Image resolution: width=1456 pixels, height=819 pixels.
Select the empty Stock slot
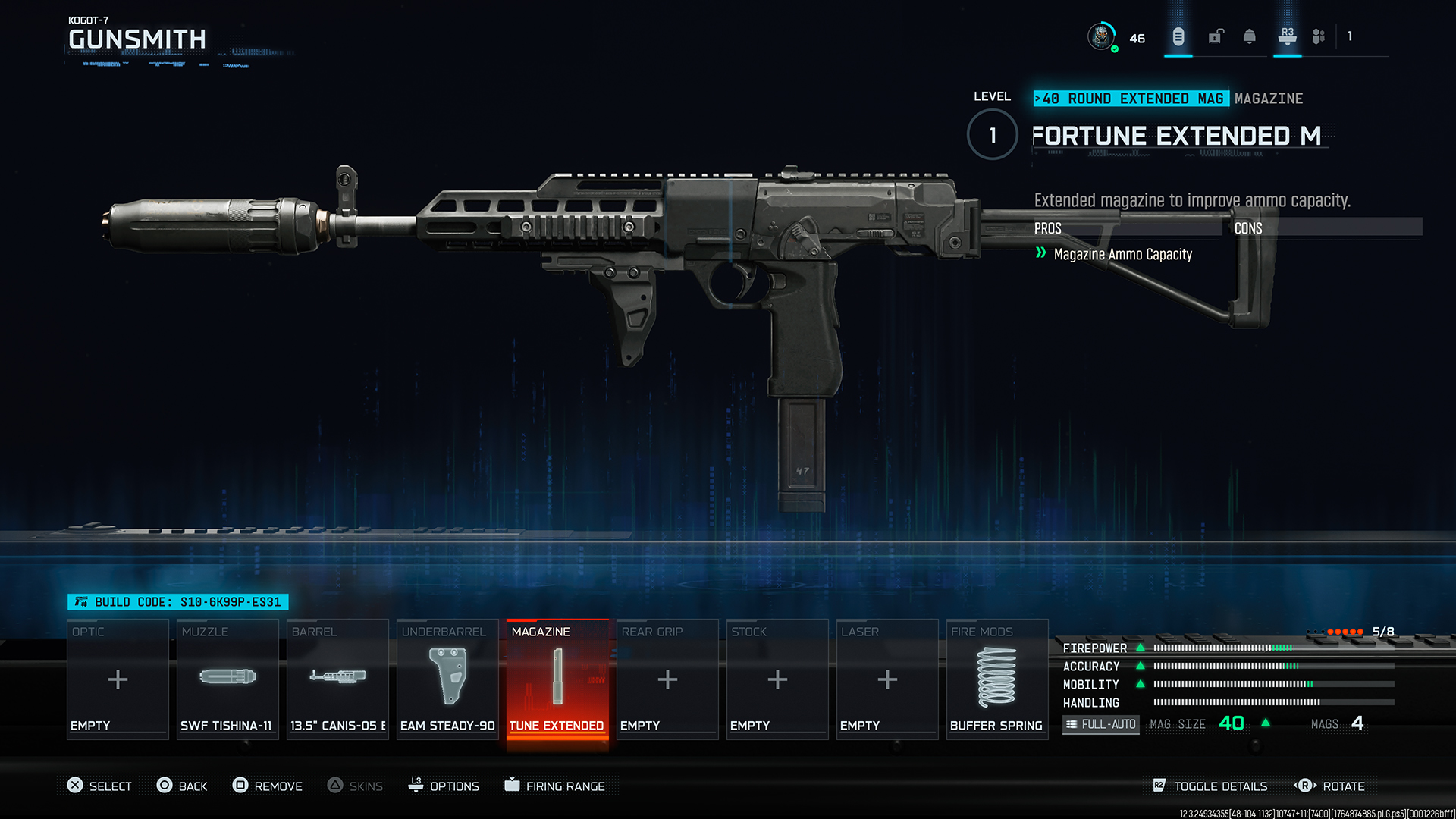point(777,679)
